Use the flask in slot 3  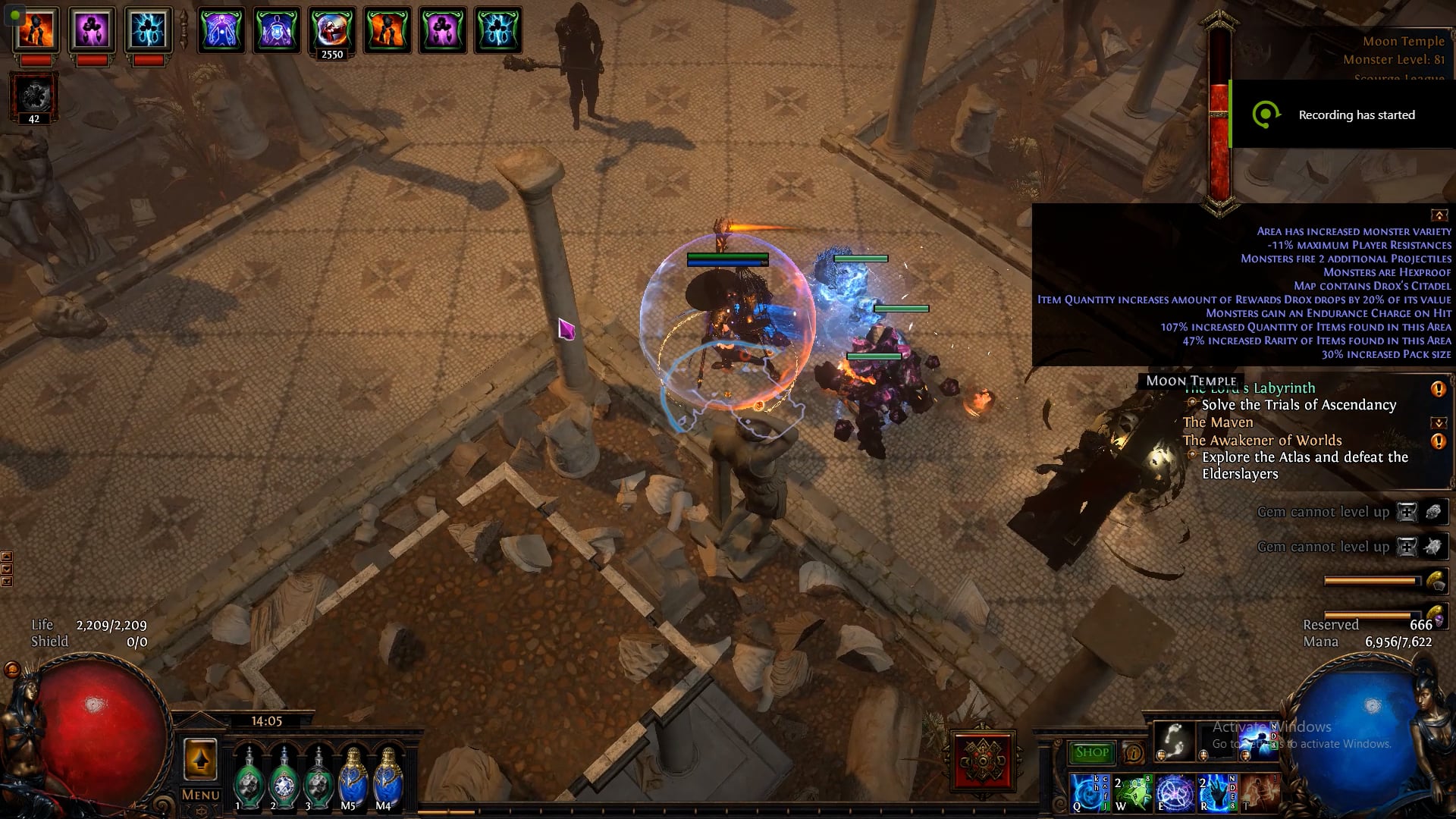[319, 778]
